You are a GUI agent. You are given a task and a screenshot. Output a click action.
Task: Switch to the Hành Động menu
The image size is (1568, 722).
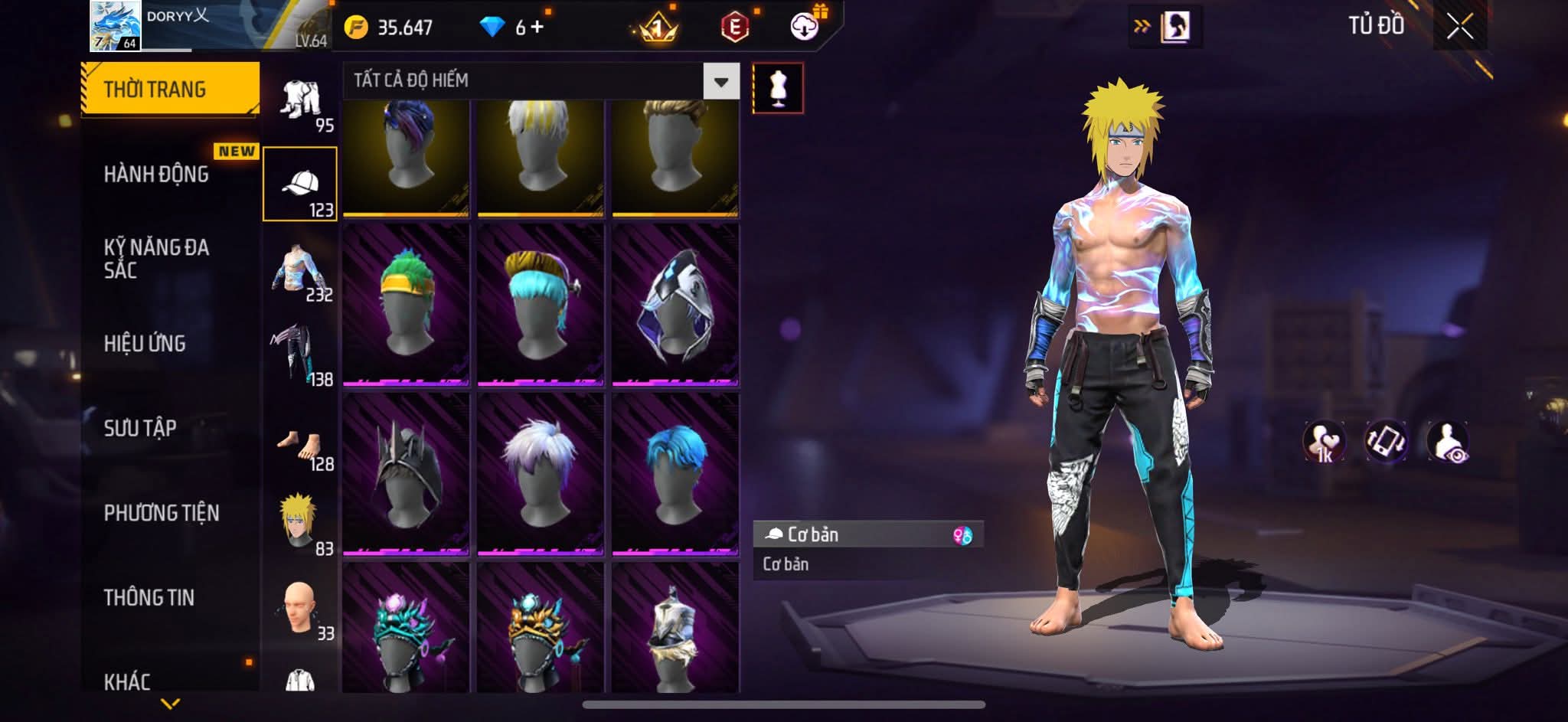pyautogui.click(x=156, y=175)
